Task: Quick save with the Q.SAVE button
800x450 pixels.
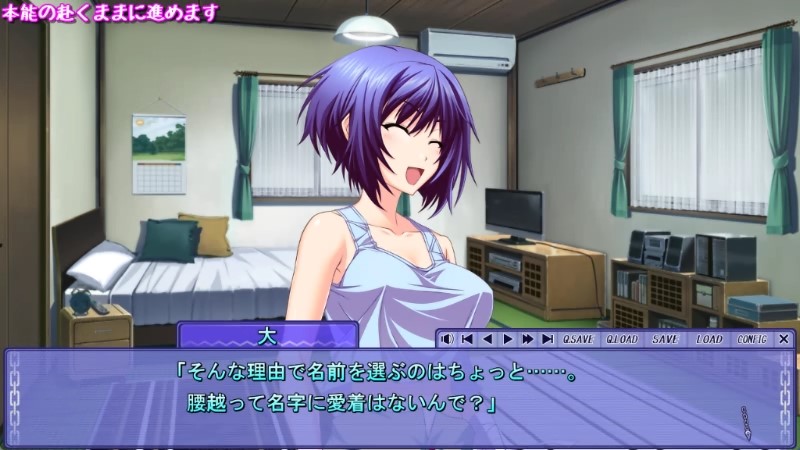Action: 578,339
